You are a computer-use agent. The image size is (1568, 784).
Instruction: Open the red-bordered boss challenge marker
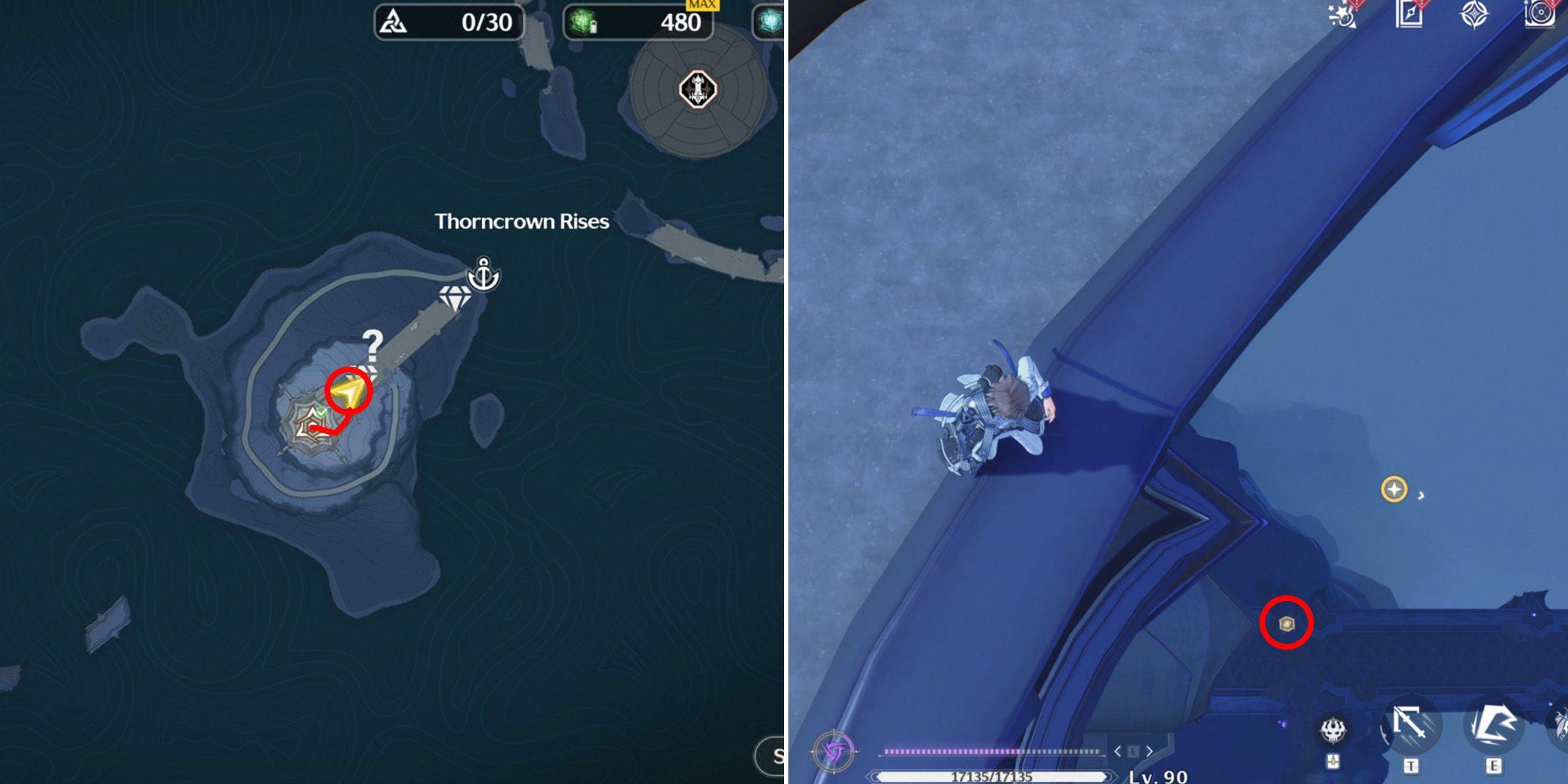(x=698, y=89)
